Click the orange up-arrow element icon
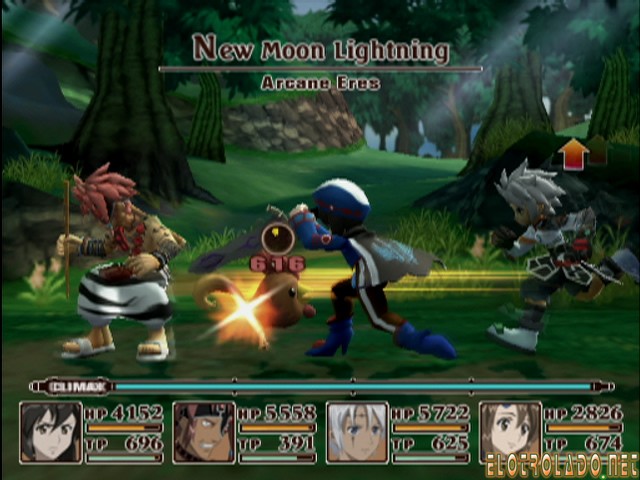The height and width of the screenshot is (480, 640). pos(574,153)
